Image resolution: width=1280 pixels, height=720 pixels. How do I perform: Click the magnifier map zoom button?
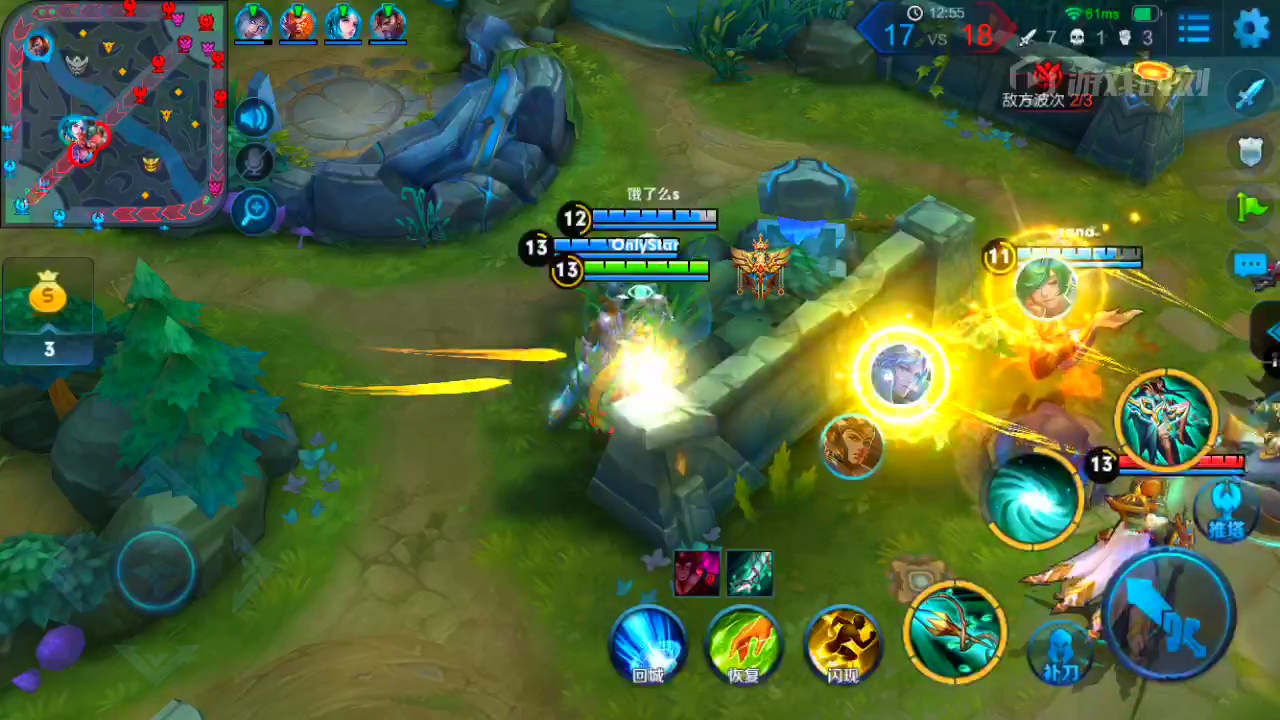(255, 210)
